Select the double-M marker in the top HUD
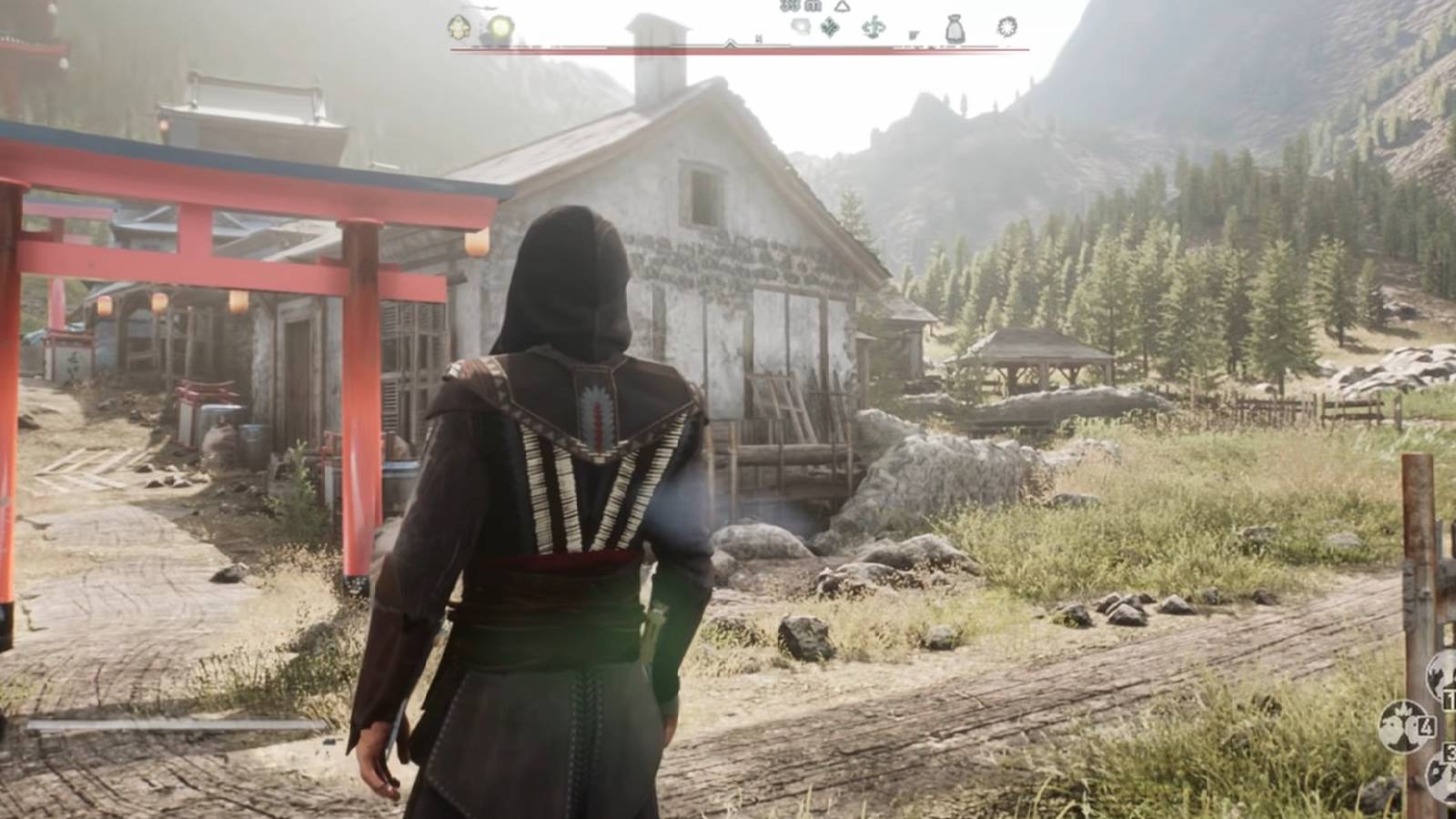 (x=788, y=6)
